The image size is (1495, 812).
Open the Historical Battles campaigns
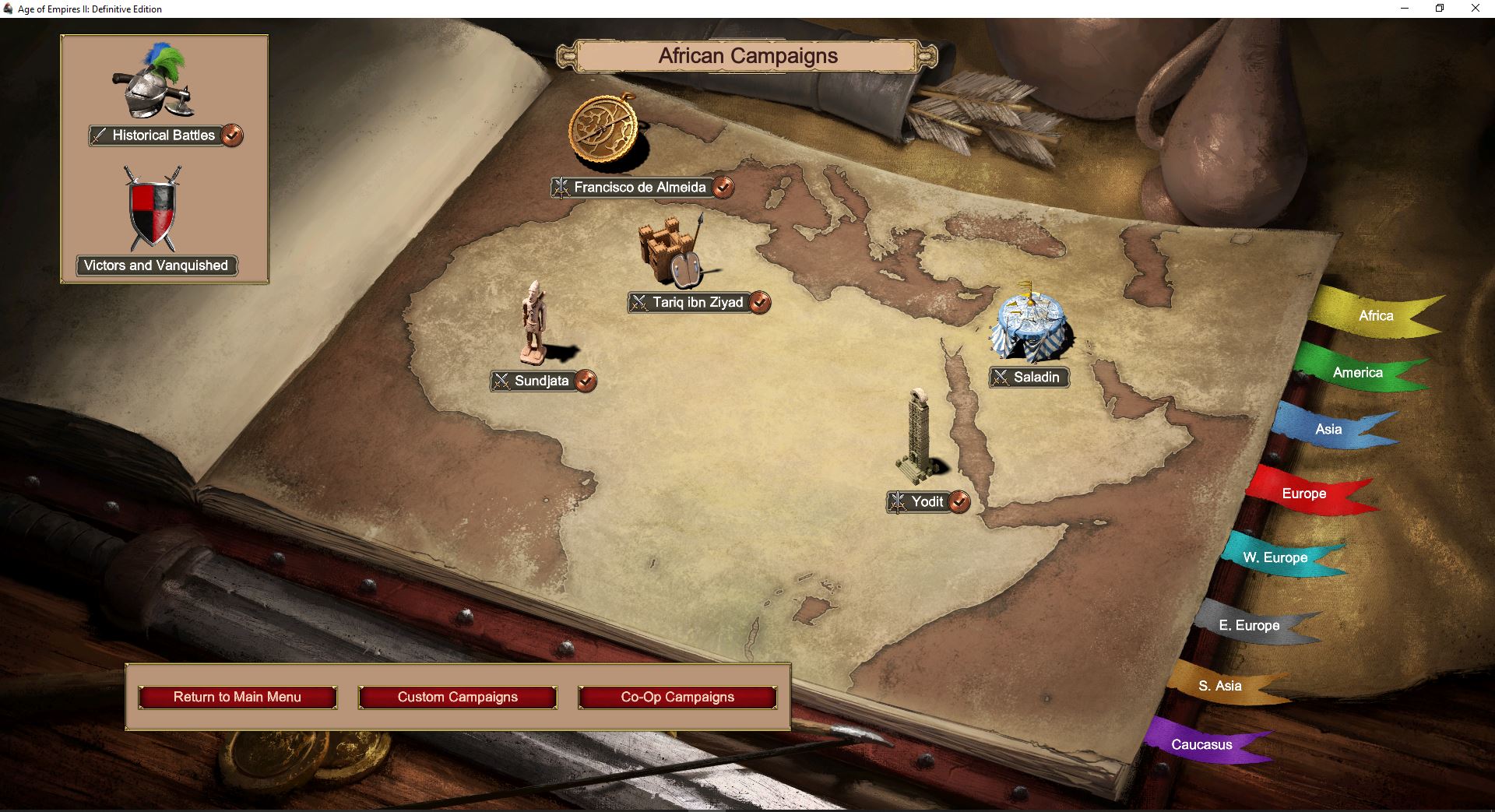coord(164,135)
